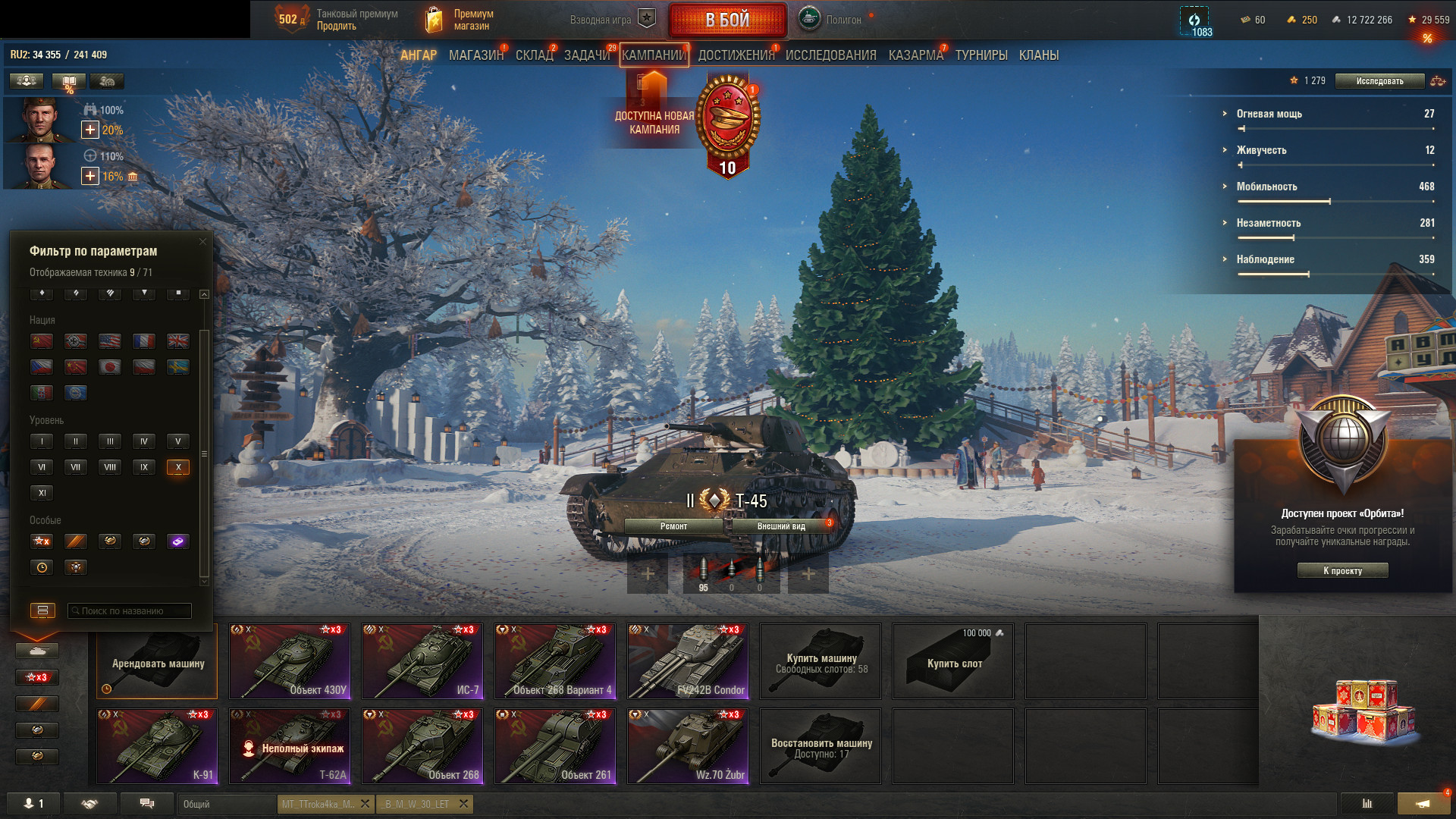Close the filter by parameters panel

click(202, 242)
